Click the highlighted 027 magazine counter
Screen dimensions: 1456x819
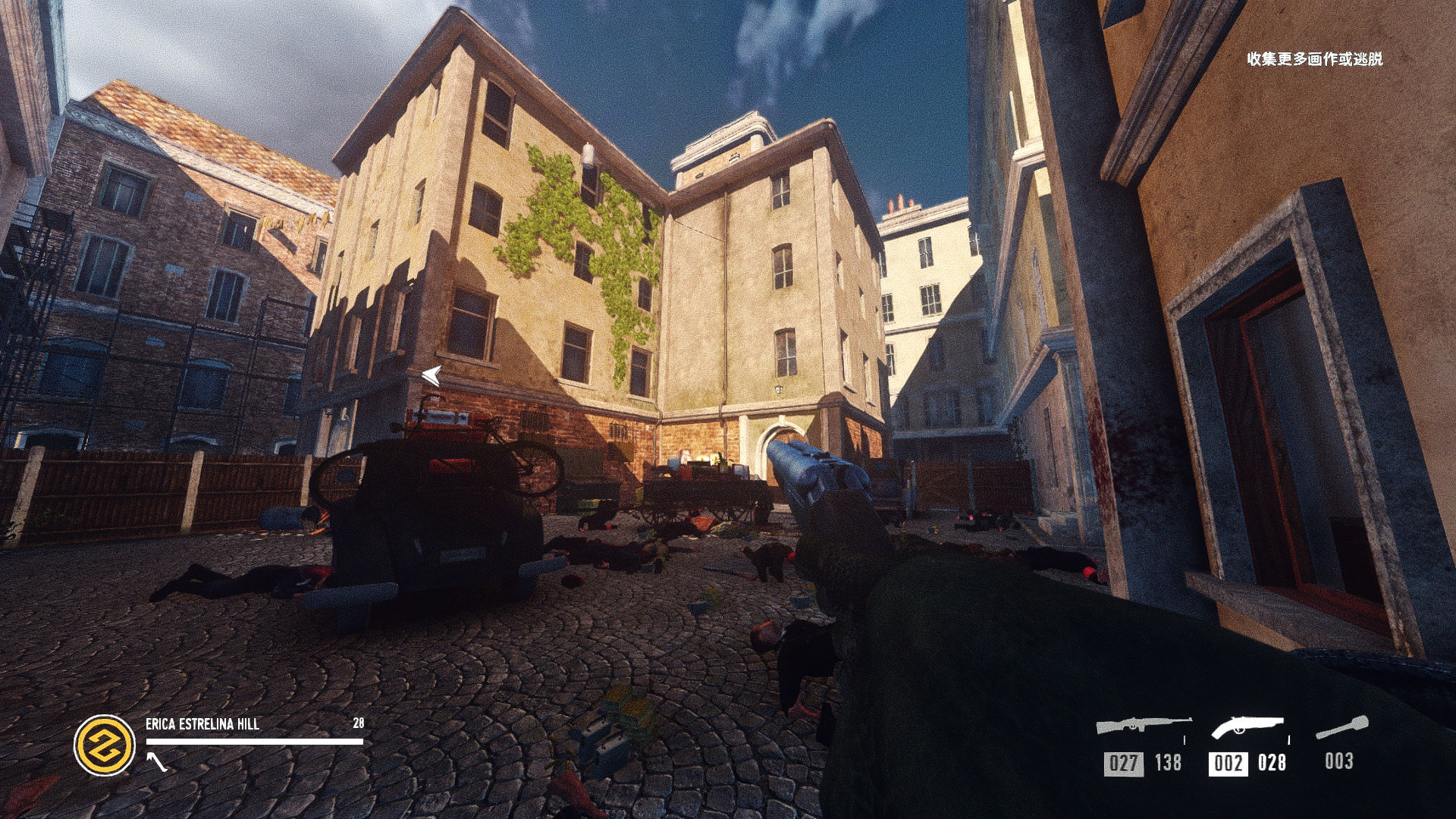click(1123, 761)
